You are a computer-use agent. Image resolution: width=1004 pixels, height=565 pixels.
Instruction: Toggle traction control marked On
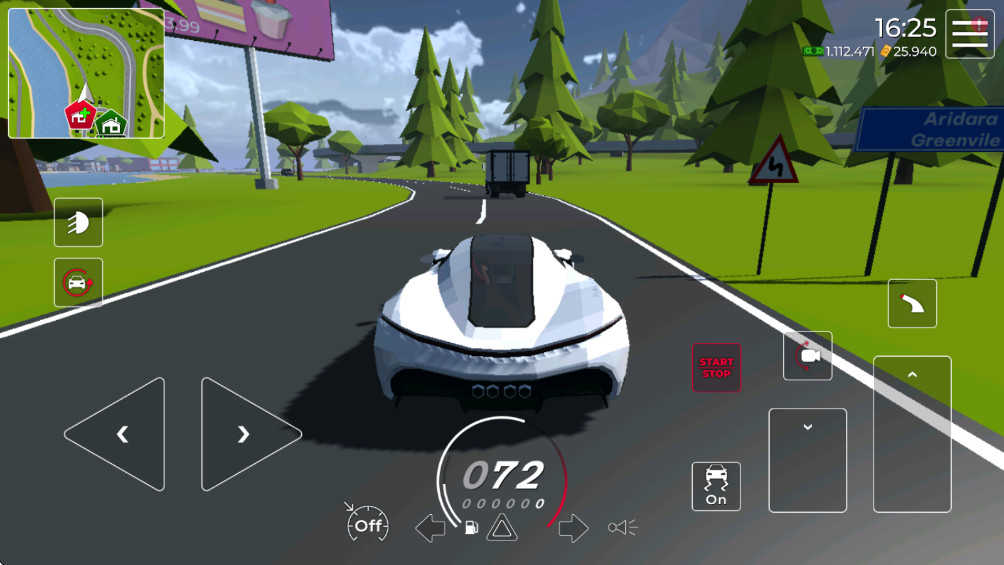coord(716,486)
